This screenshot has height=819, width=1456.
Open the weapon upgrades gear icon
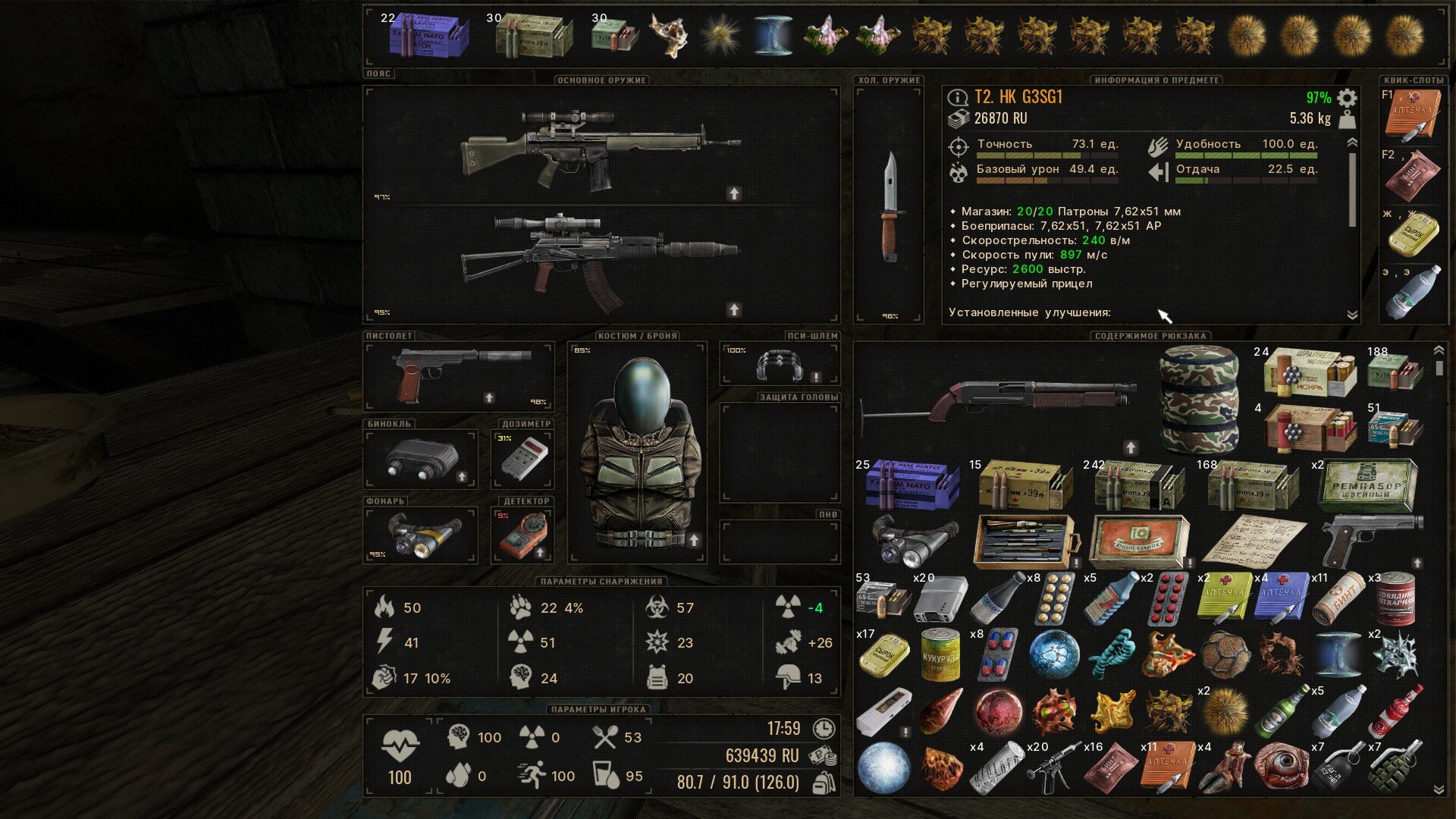(1347, 98)
